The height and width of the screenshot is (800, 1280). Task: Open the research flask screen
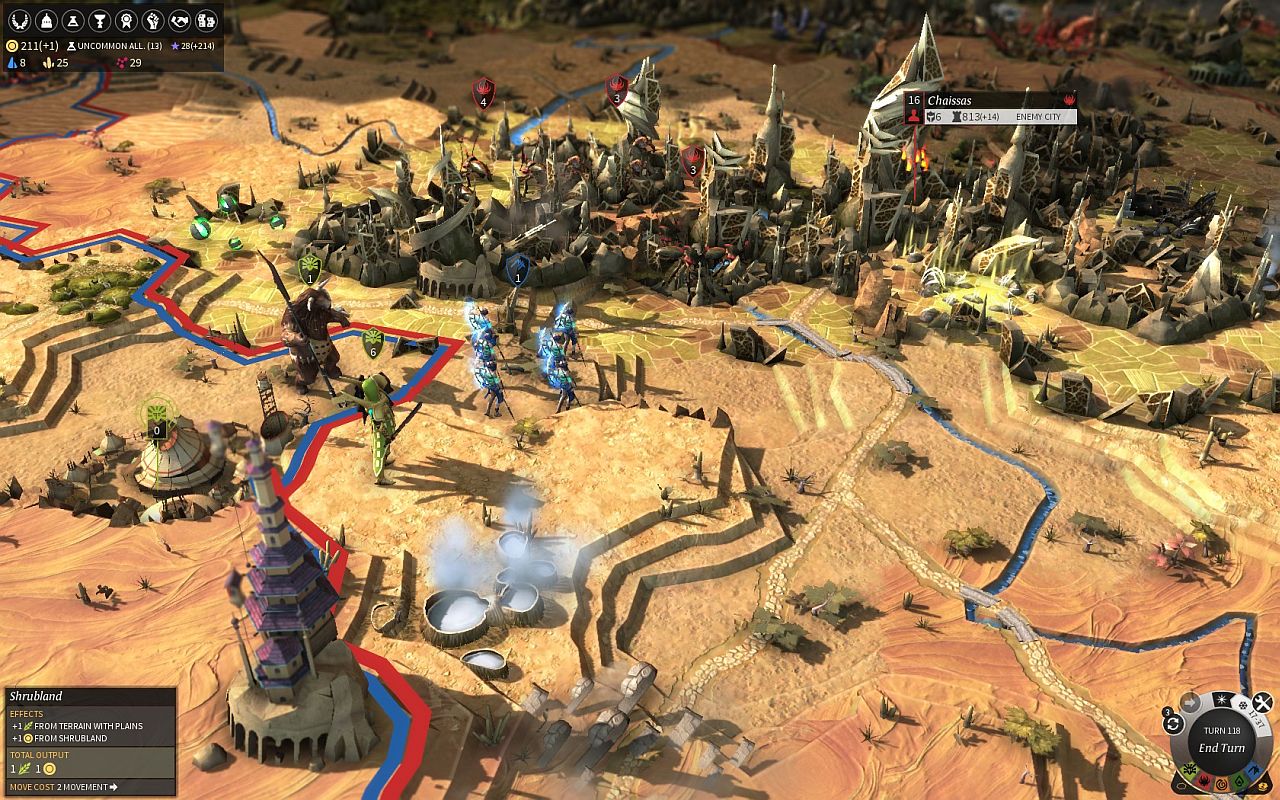tap(73, 20)
